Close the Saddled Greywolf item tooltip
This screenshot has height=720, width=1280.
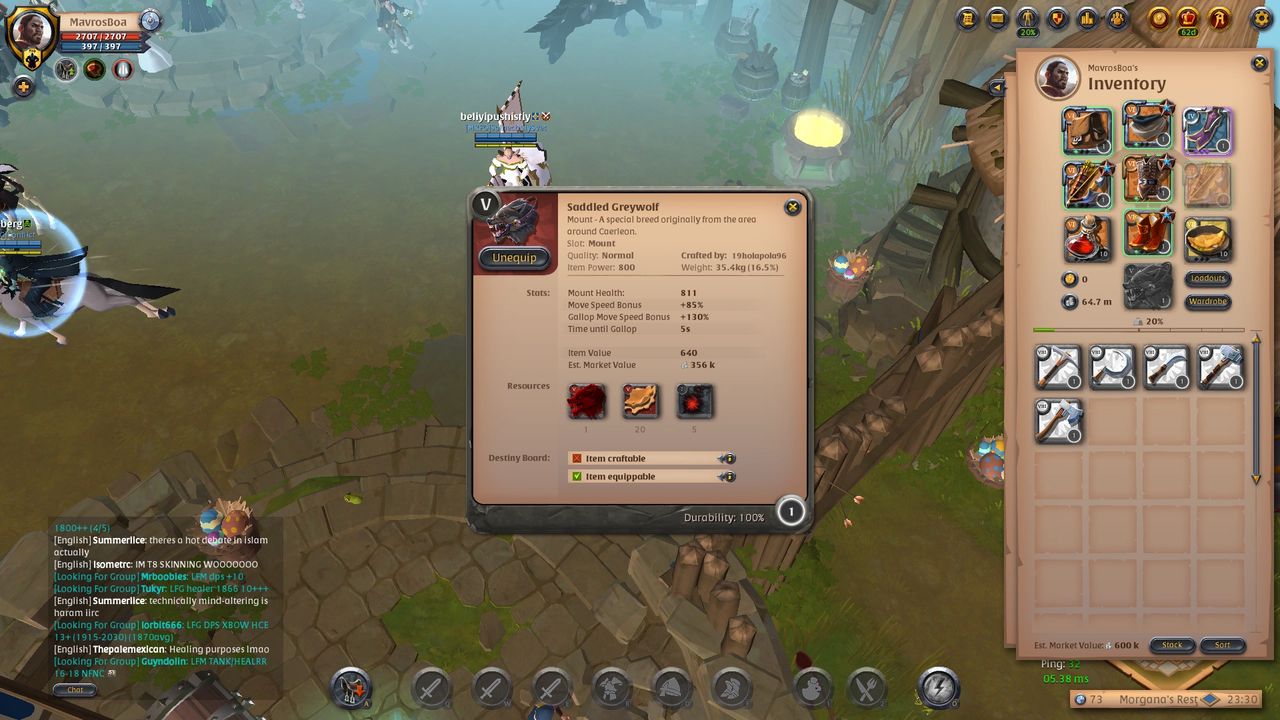[792, 207]
